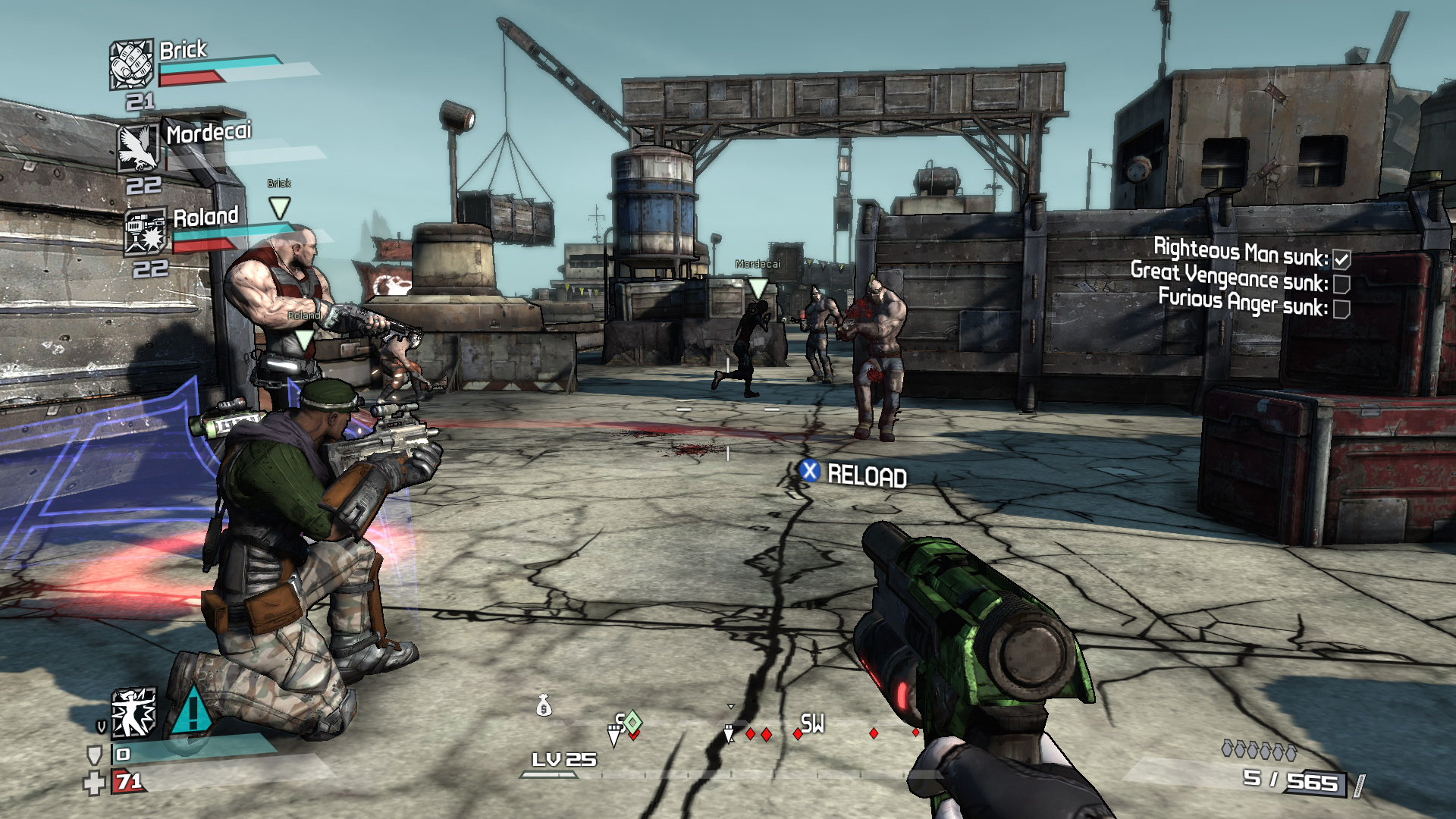
Task: Click the money bag compass marker
Action: point(544,706)
